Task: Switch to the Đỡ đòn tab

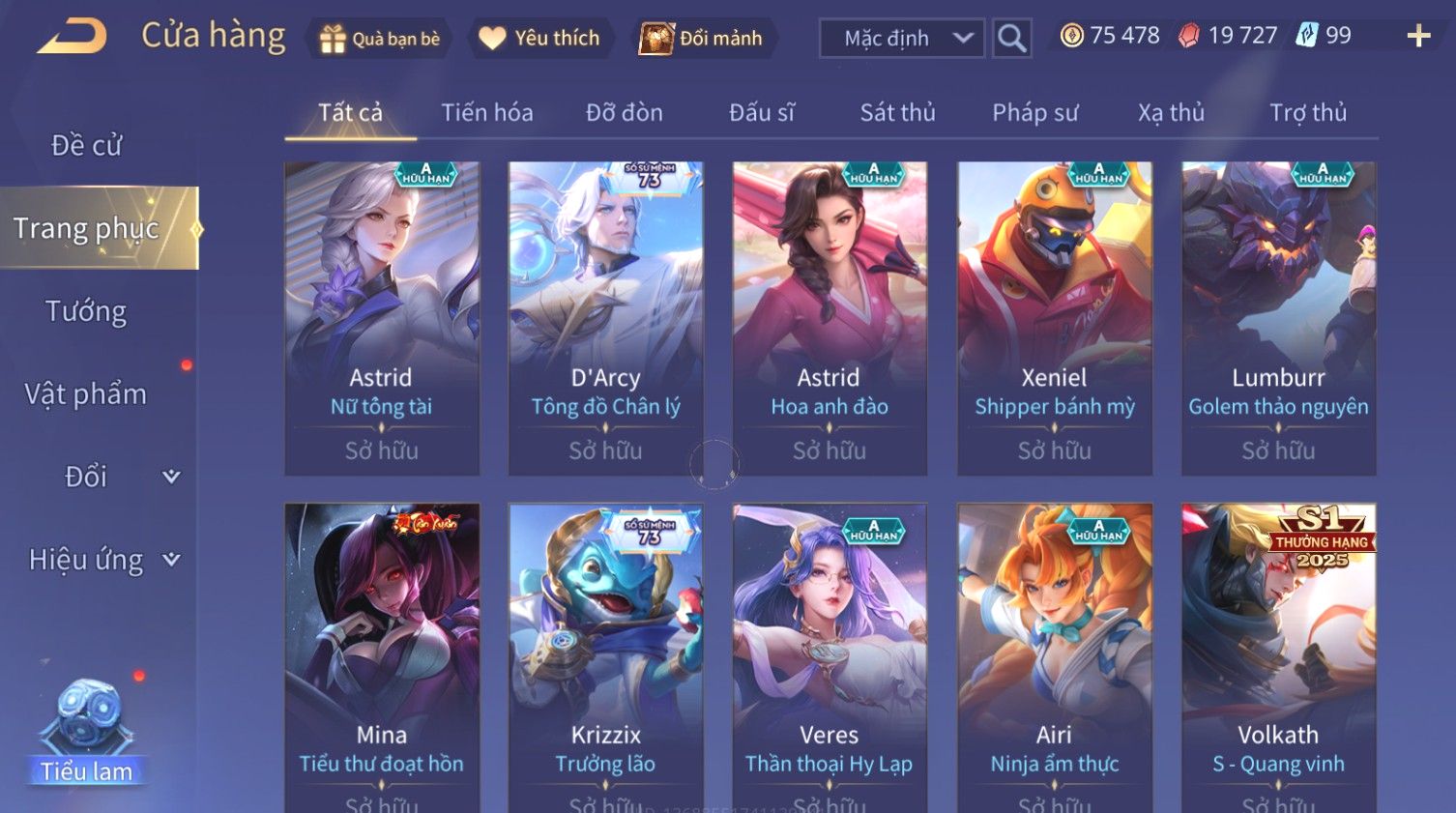Action: coord(625,113)
